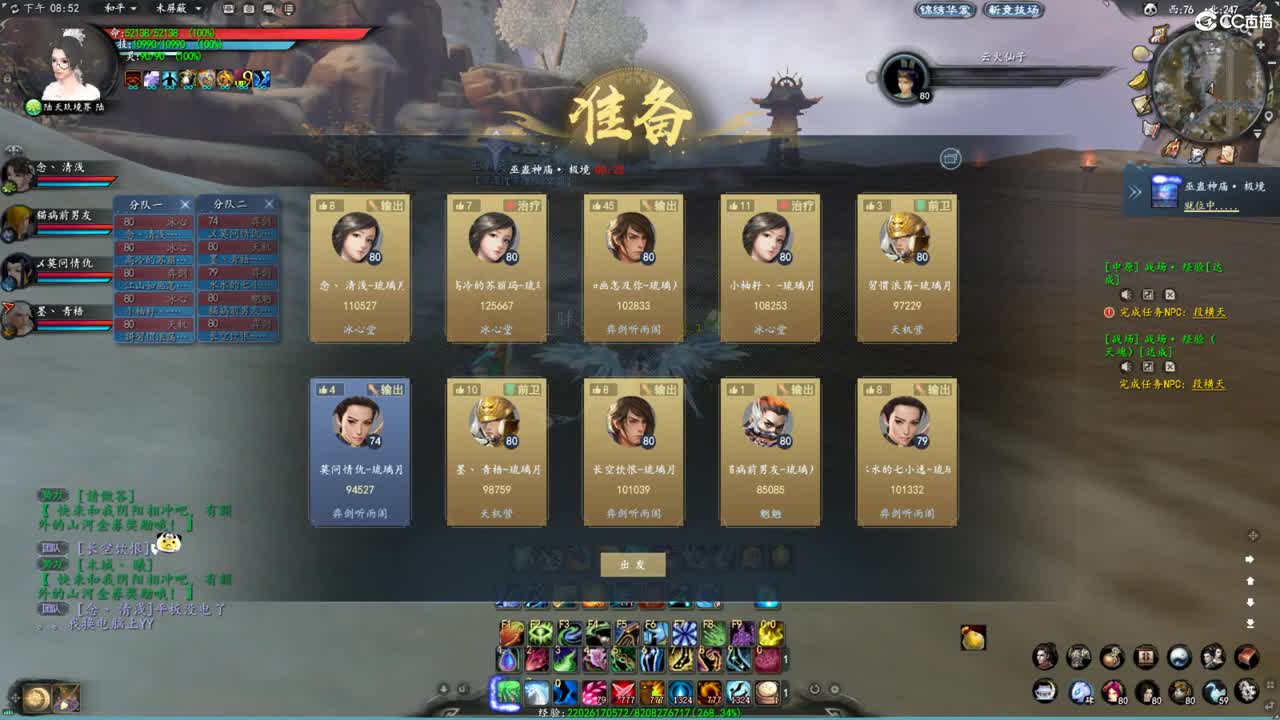Open the game settings gear icon

(1245, 691)
